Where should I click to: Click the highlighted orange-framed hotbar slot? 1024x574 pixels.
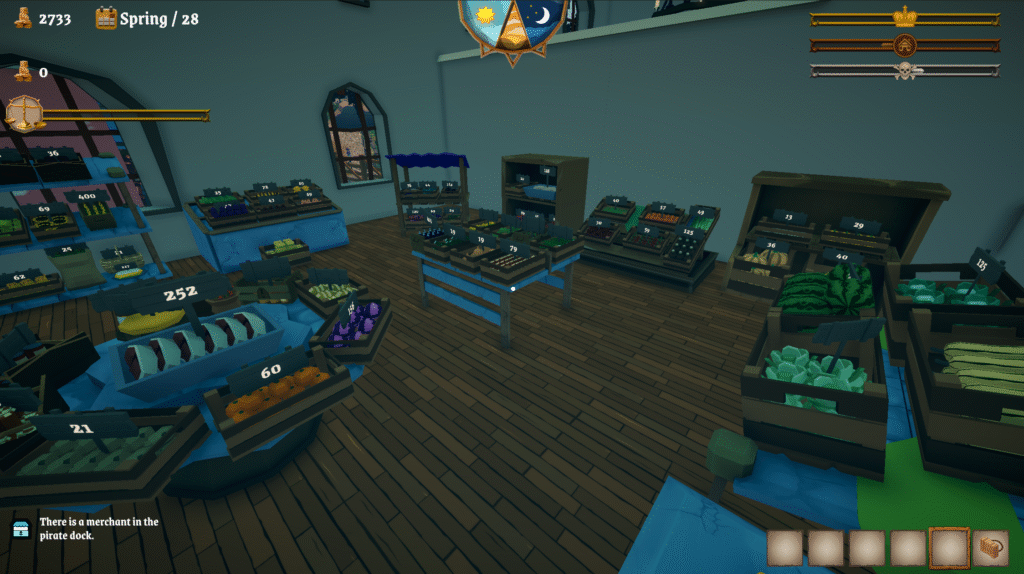click(x=949, y=548)
